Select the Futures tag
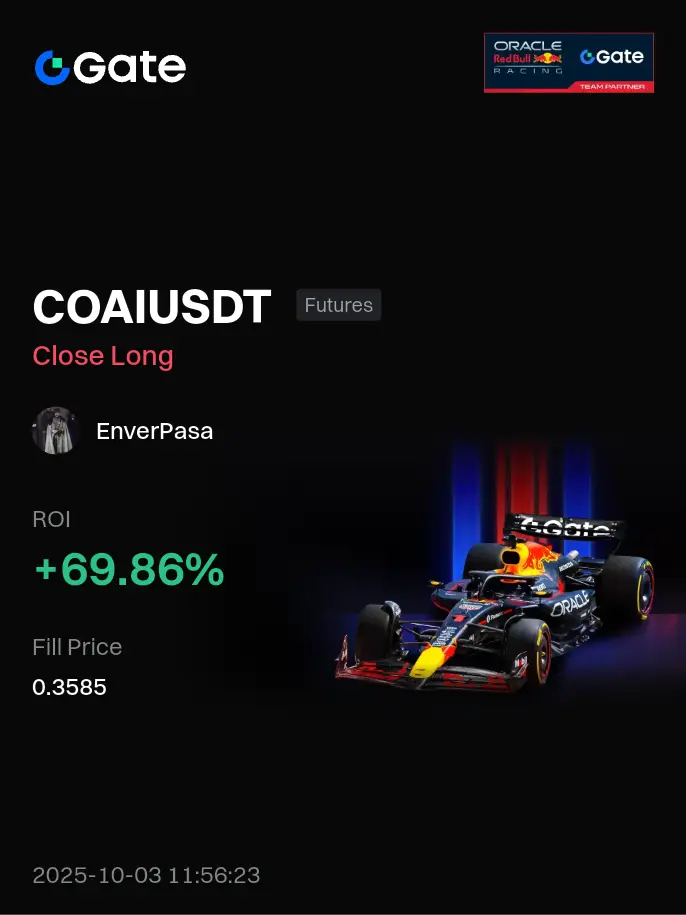This screenshot has height=915, width=686. coord(338,305)
